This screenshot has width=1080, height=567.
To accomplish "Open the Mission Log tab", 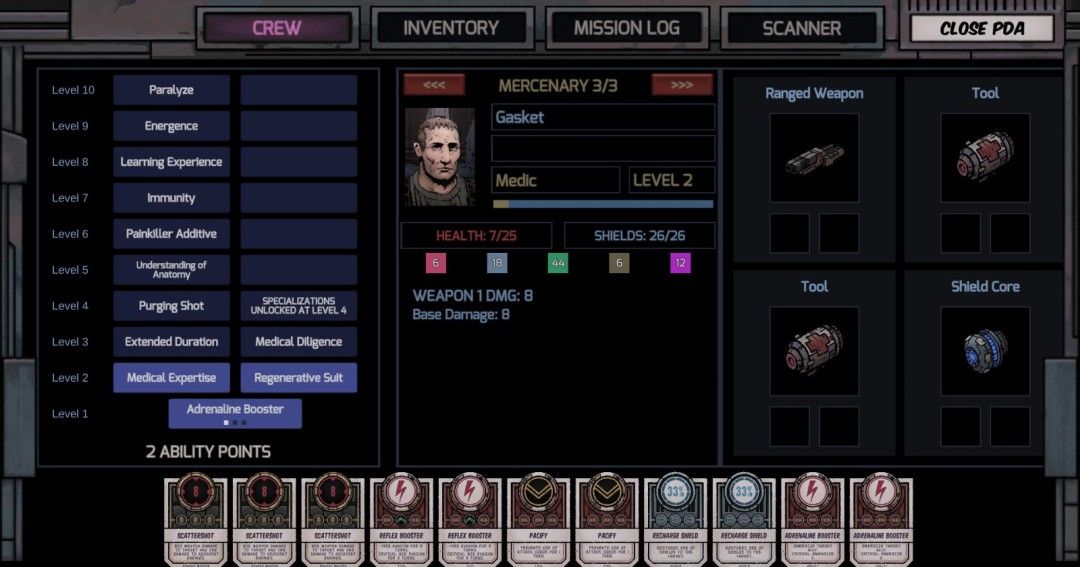I will 627,28.
